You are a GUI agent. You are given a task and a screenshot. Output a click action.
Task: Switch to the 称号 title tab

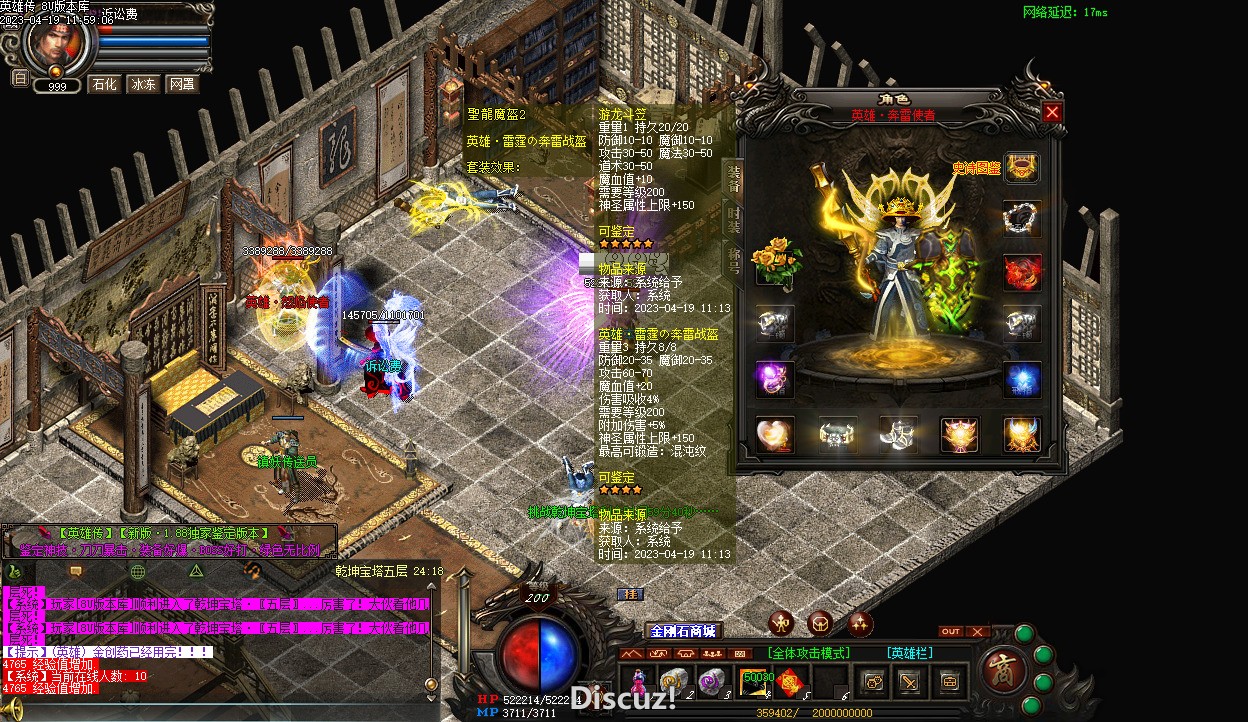coord(733,260)
